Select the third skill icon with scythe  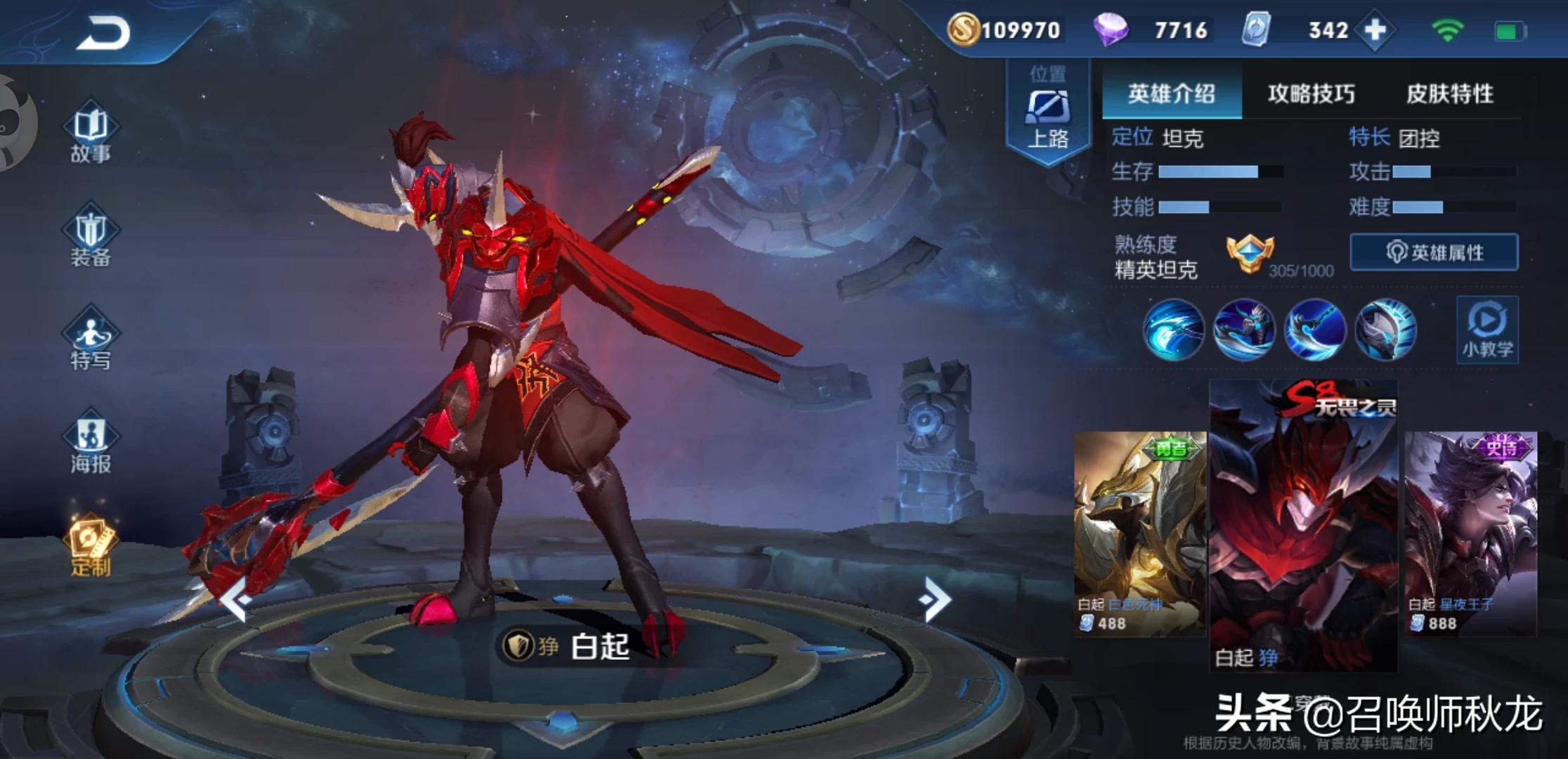(x=1314, y=329)
